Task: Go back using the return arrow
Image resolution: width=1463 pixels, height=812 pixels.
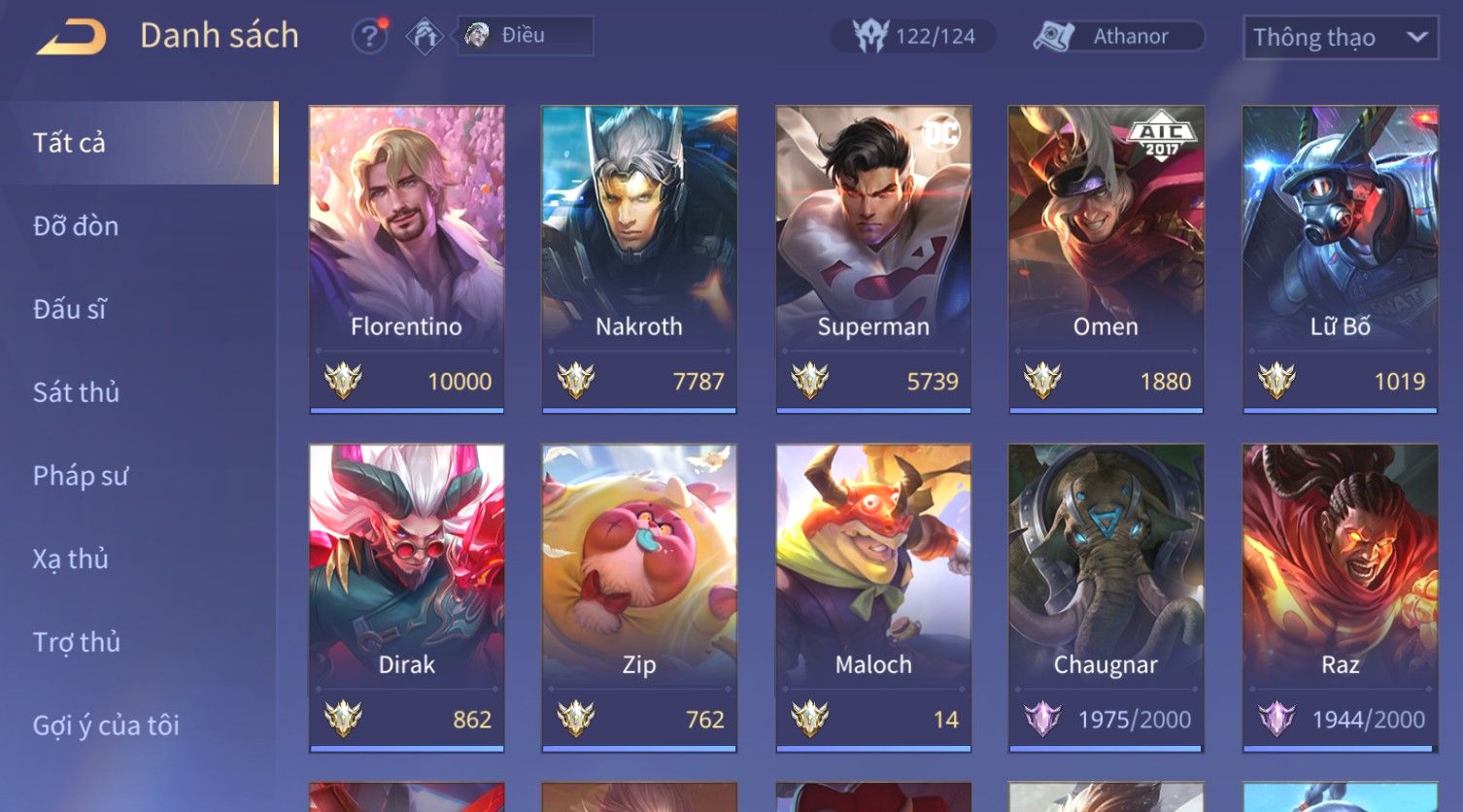Action: 72,38
